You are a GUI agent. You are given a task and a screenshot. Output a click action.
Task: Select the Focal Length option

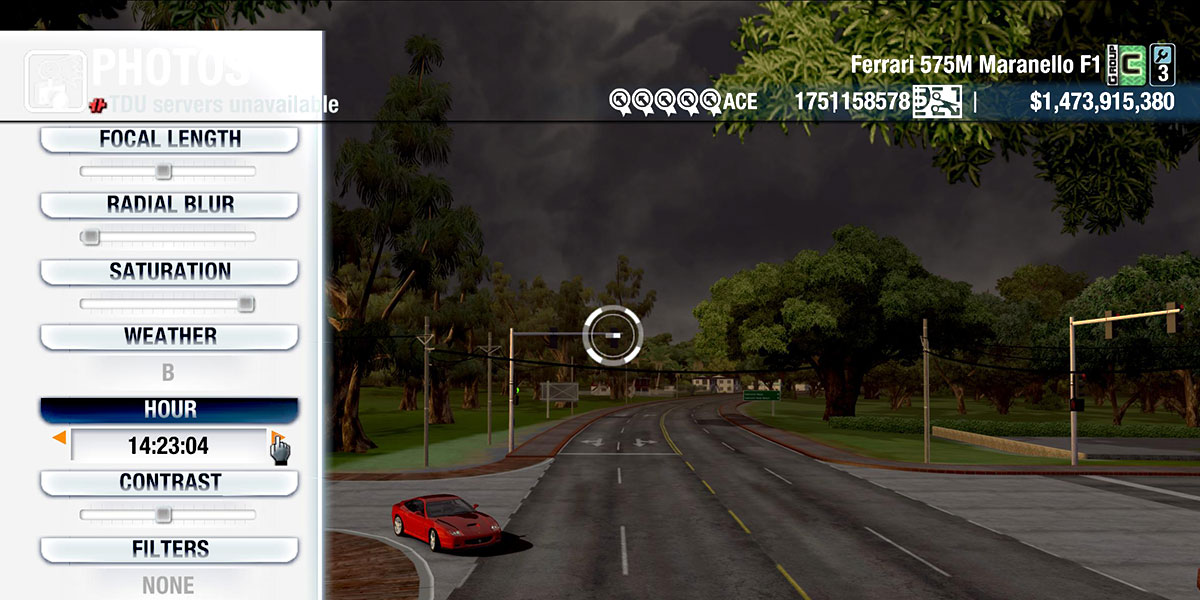coord(169,140)
